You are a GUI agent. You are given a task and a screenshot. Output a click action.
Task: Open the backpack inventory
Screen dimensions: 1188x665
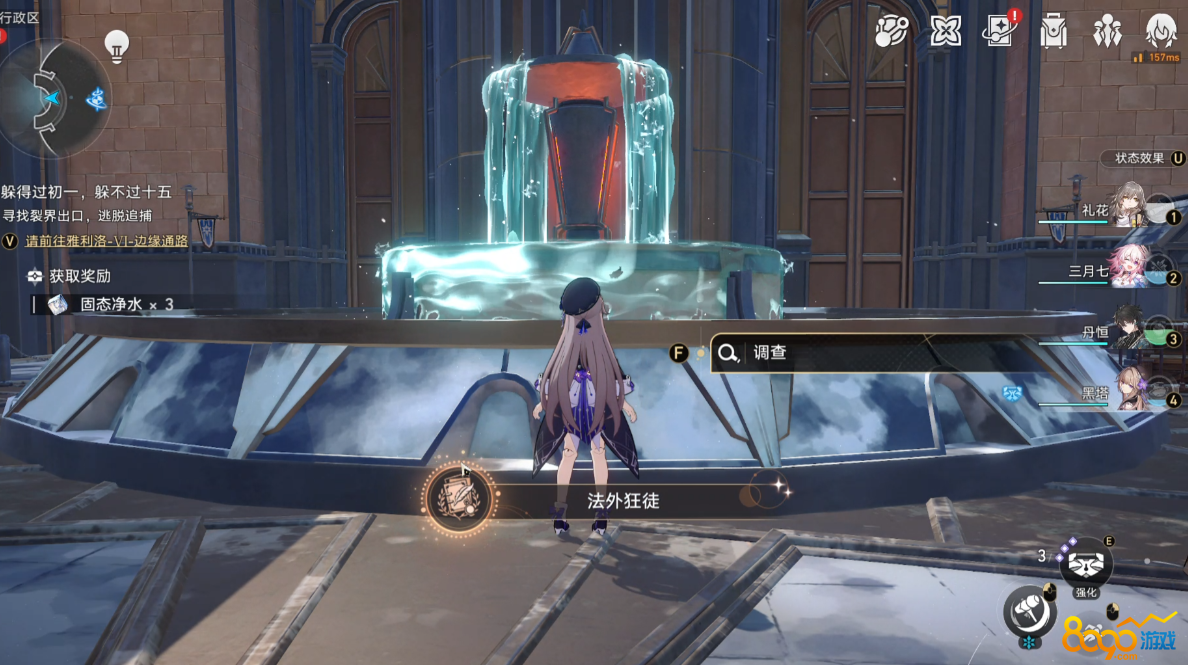(1053, 32)
